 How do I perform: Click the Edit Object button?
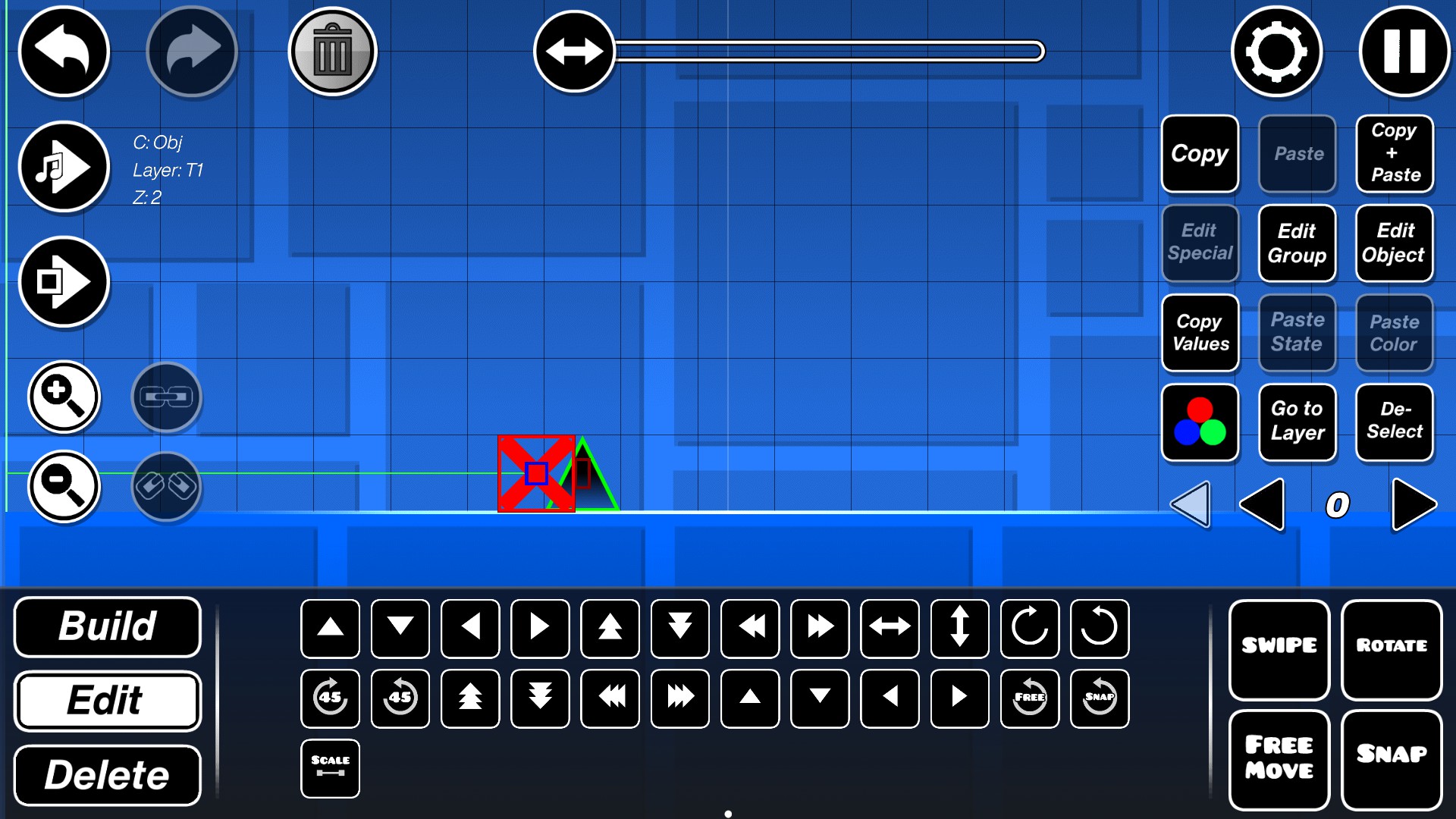[1395, 243]
